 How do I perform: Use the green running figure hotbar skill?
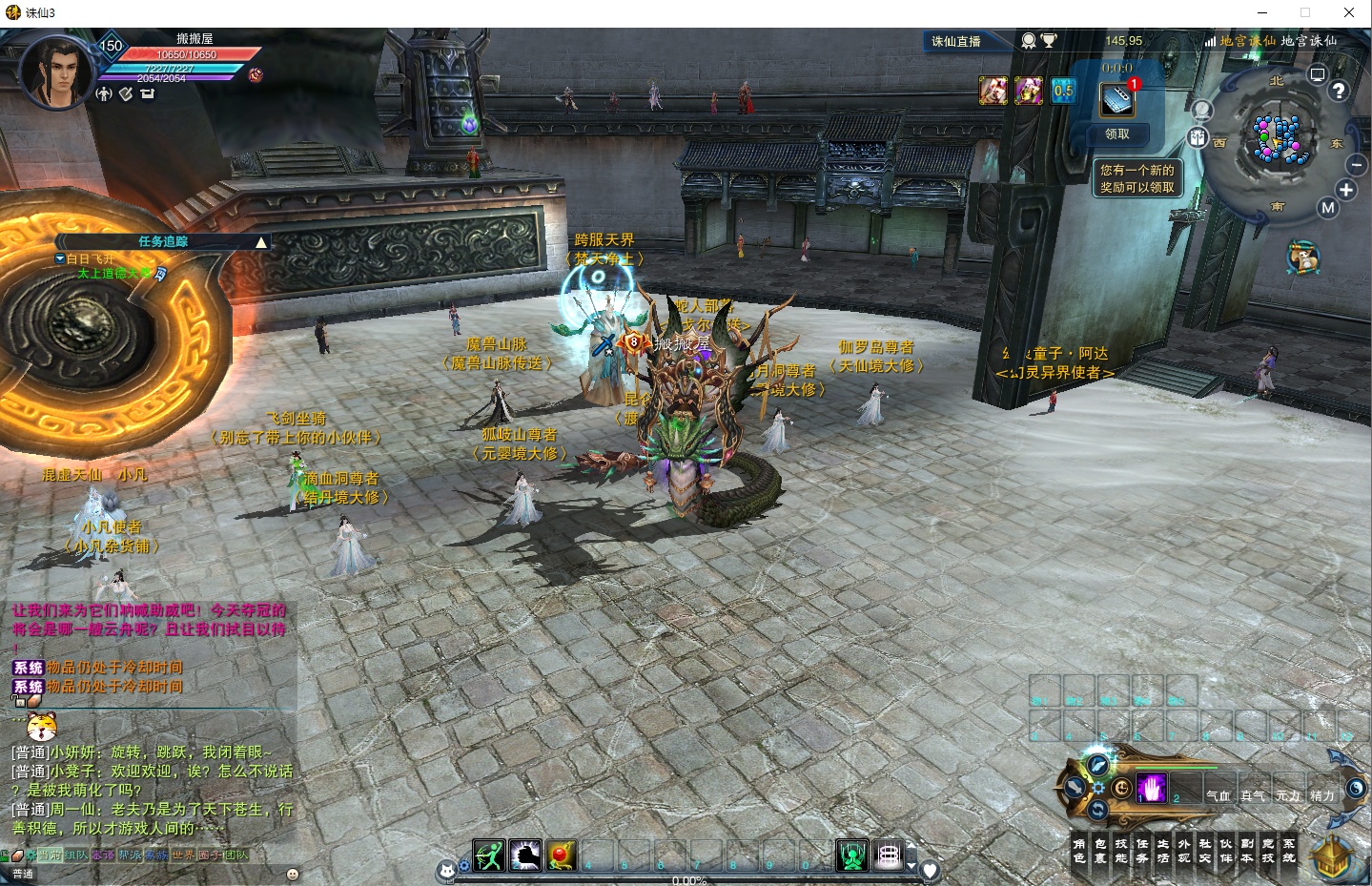(489, 855)
